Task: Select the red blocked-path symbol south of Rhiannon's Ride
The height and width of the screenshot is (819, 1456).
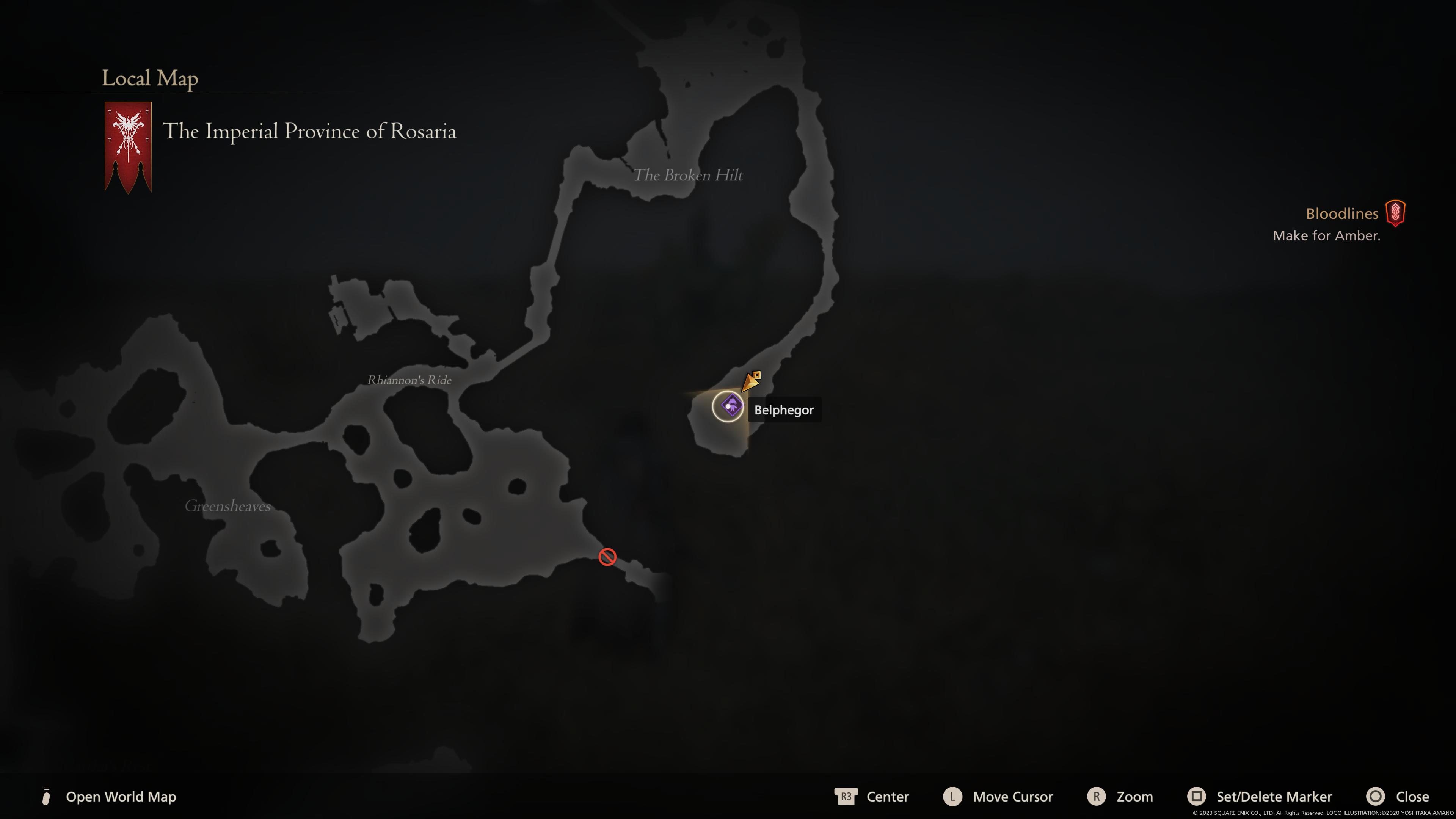Action: (x=607, y=557)
